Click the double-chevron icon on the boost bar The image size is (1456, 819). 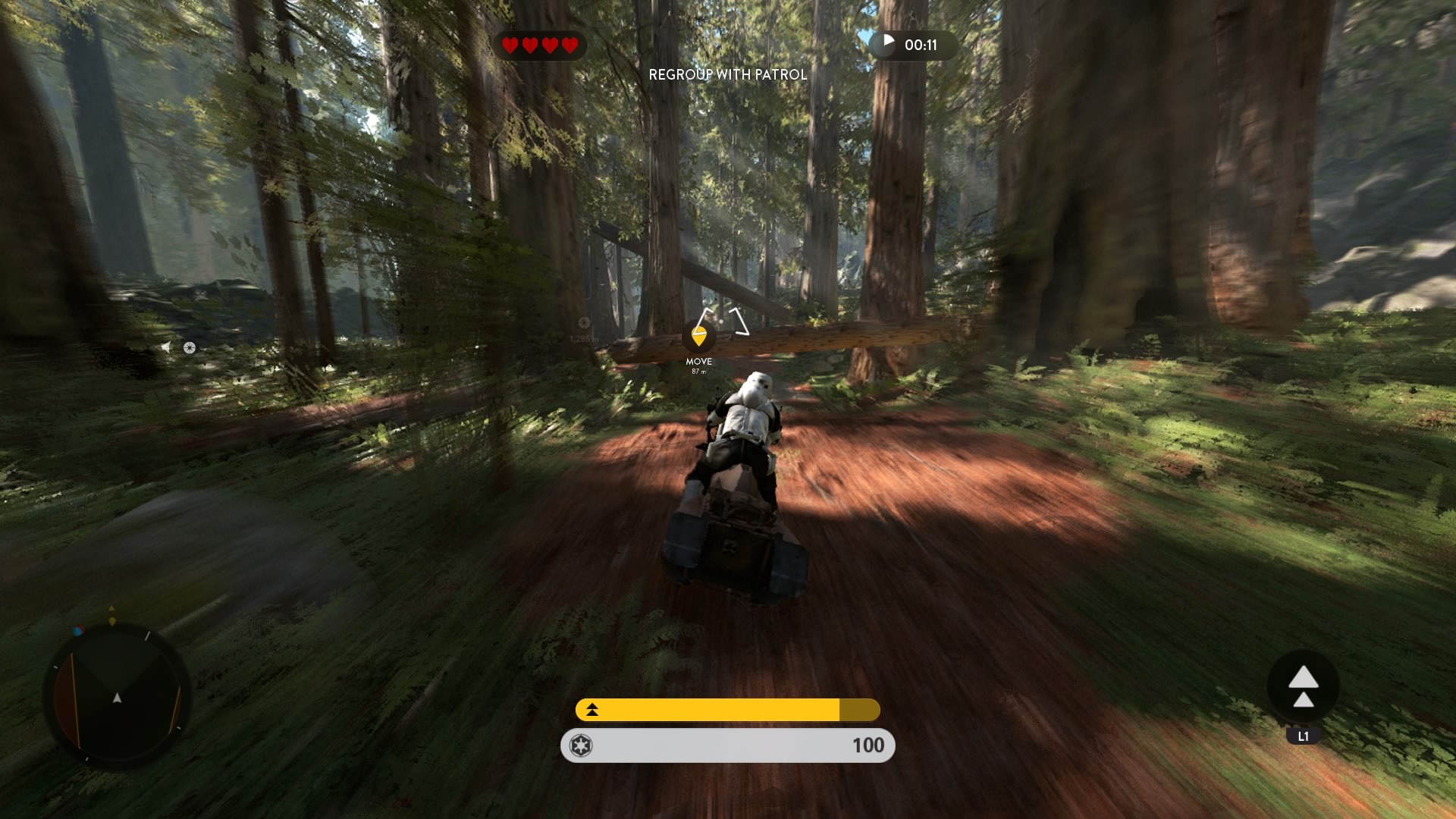(591, 711)
